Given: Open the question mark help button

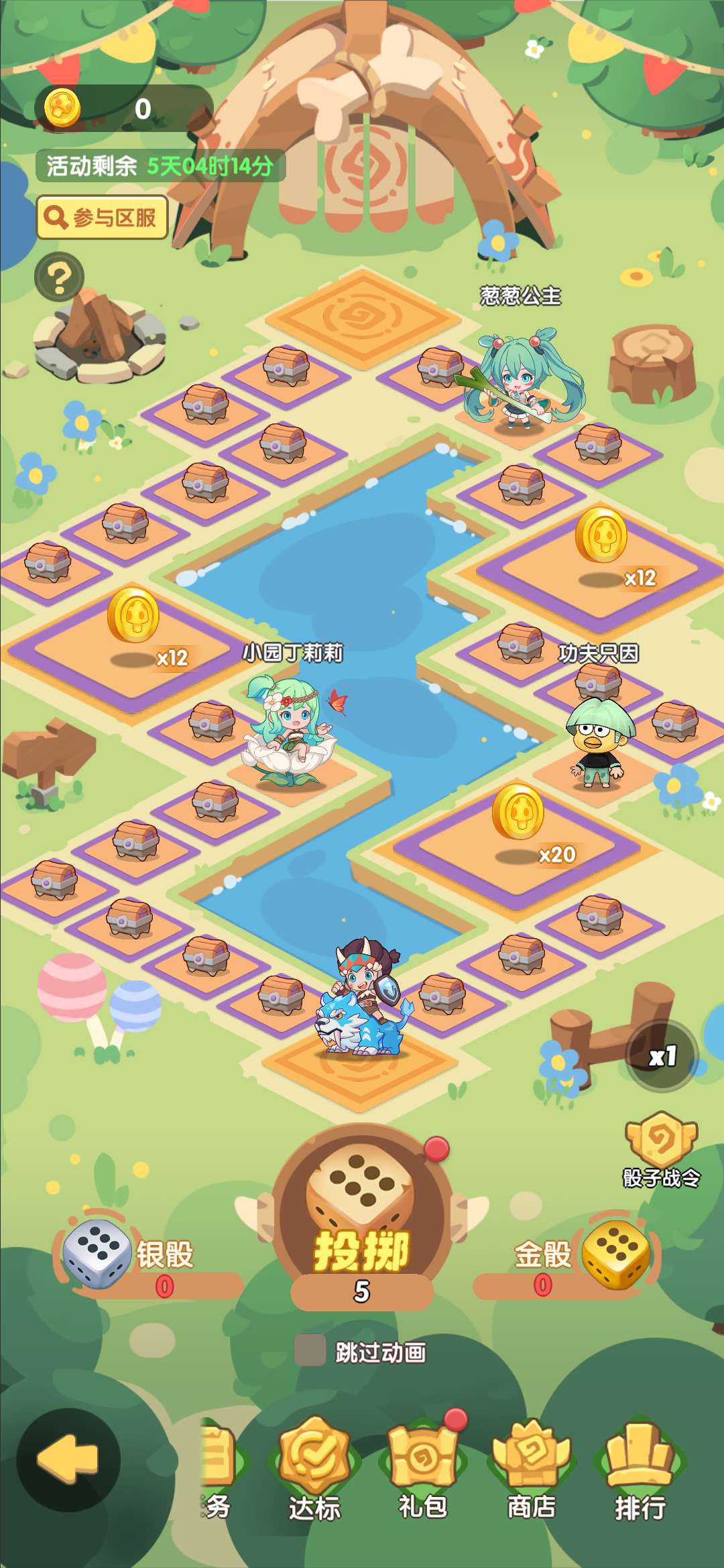Looking at the screenshot, I should click(60, 277).
